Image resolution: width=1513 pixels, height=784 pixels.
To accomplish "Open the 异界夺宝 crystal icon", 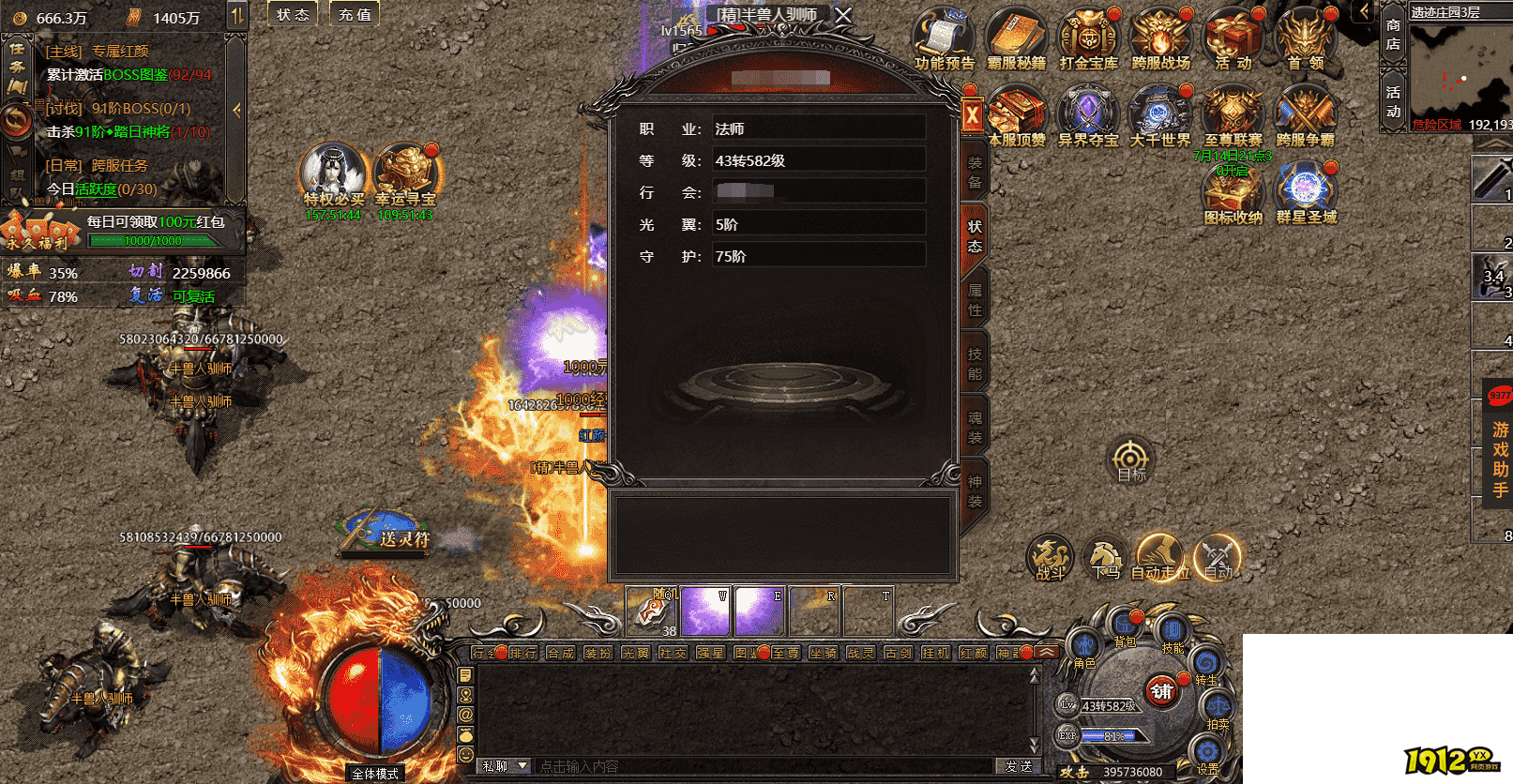I will point(1087,114).
